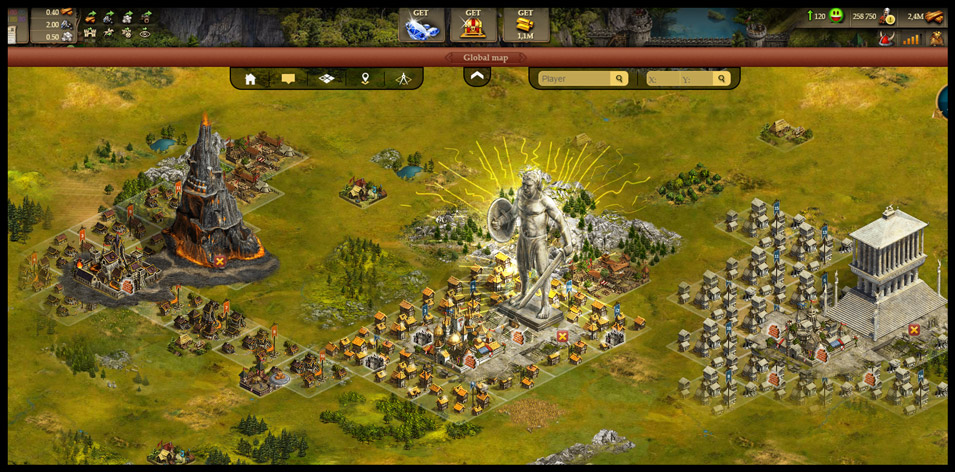Go to home city via house icon
This screenshot has width=955, height=472.
[250, 78]
